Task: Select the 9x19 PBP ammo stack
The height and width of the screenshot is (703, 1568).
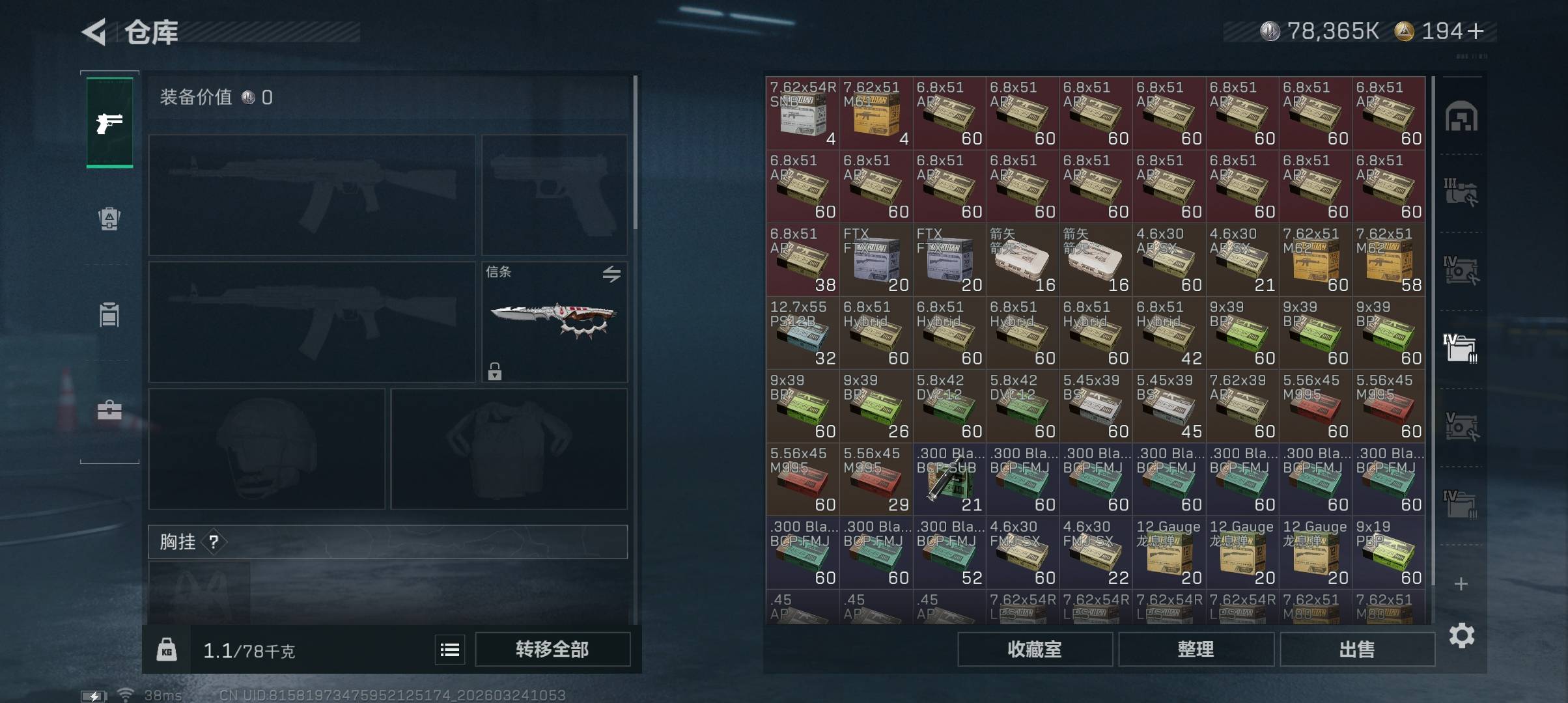Action: tap(1389, 553)
